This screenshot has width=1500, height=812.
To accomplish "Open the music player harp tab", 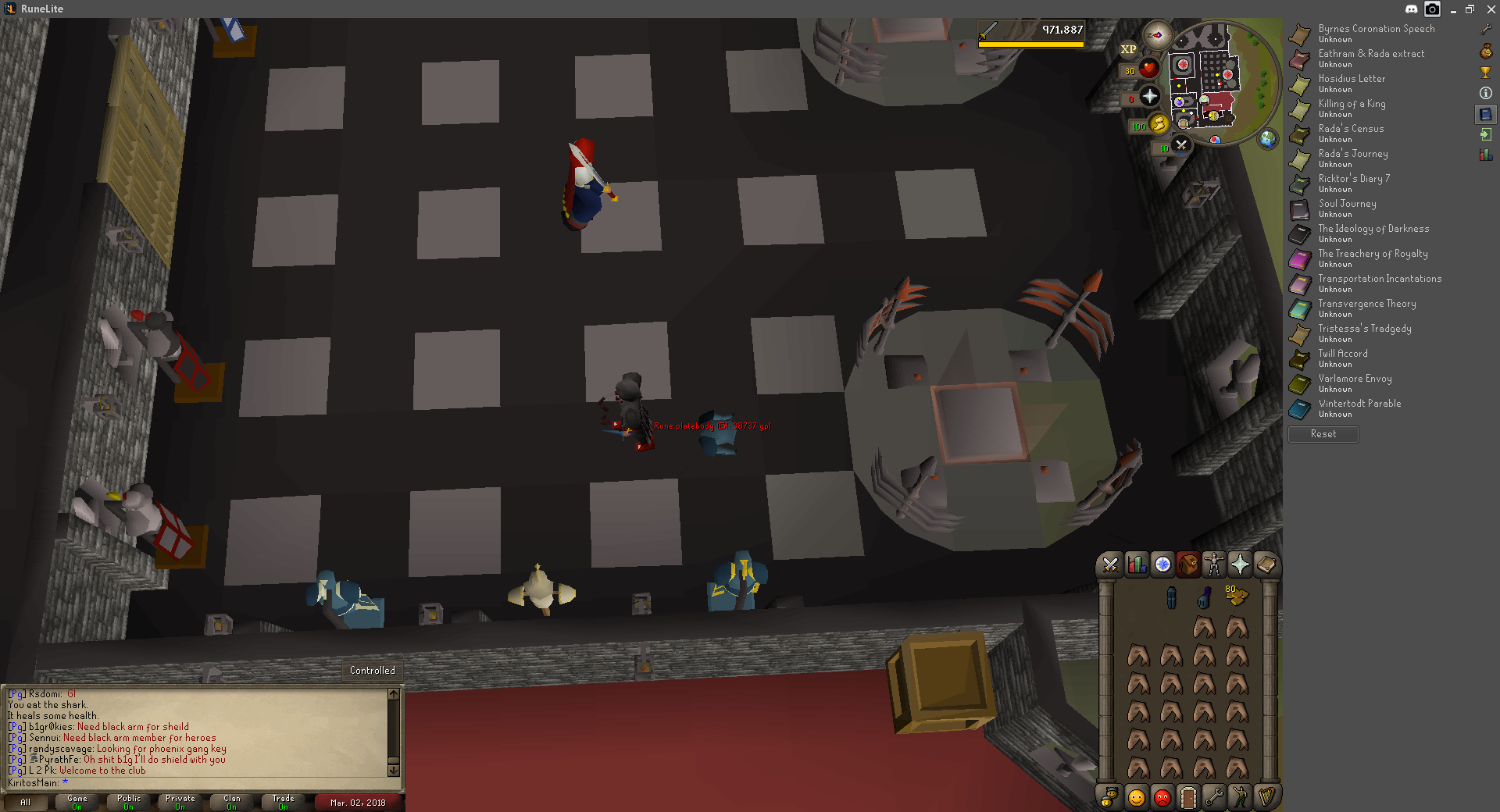I will pos(1266,797).
